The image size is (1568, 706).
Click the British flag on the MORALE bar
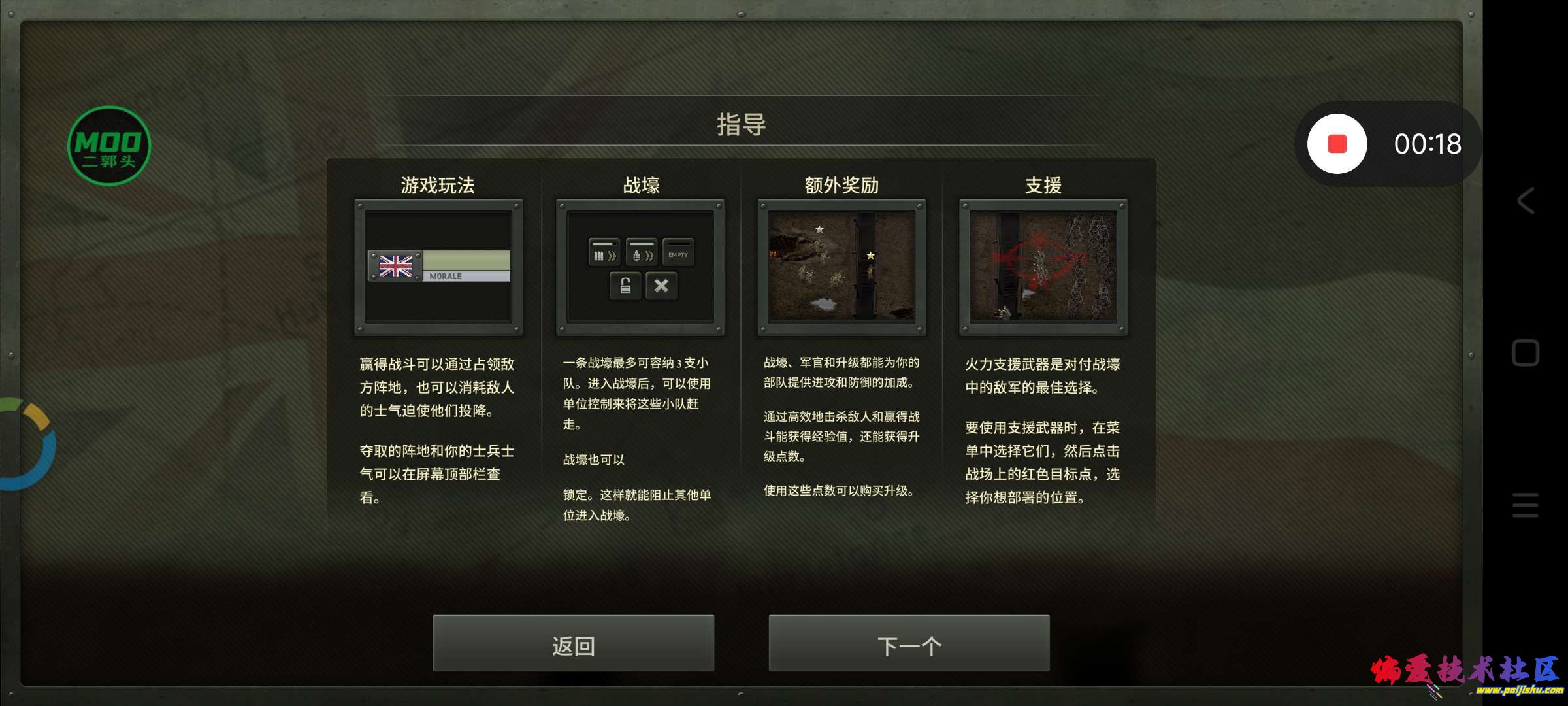click(x=395, y=266)
